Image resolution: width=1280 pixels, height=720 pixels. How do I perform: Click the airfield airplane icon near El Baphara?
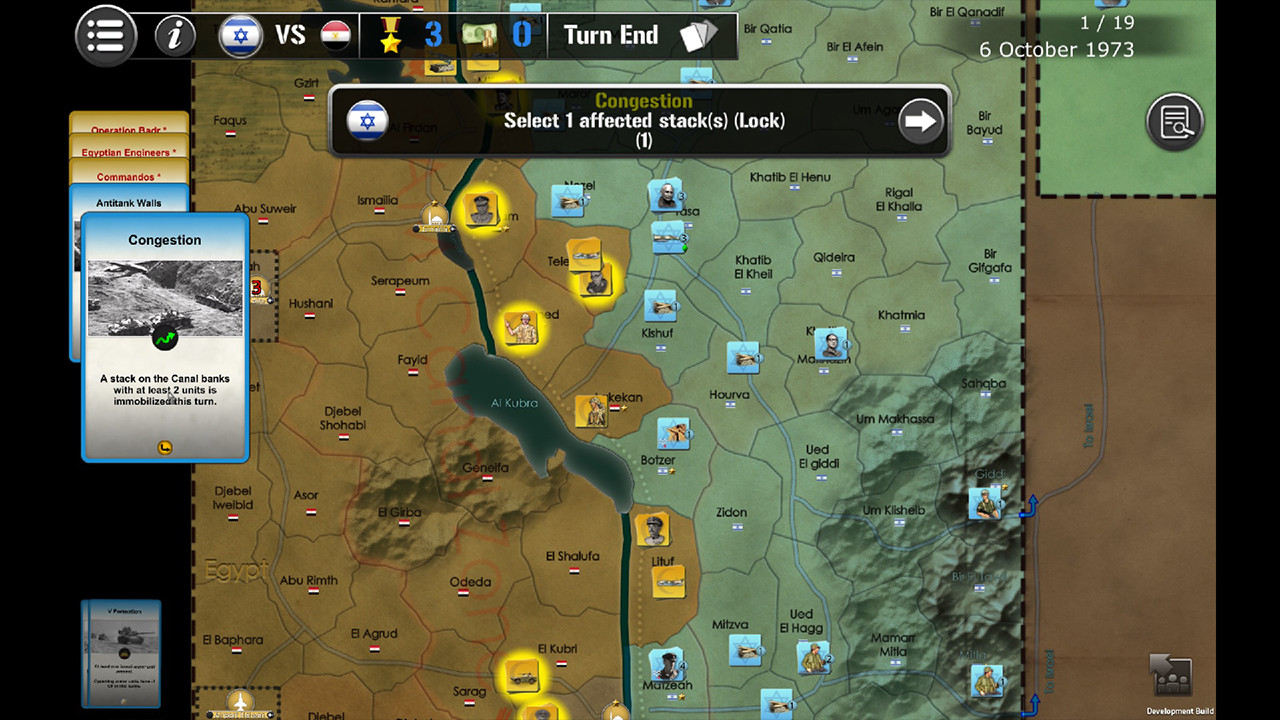pos(239,703)
